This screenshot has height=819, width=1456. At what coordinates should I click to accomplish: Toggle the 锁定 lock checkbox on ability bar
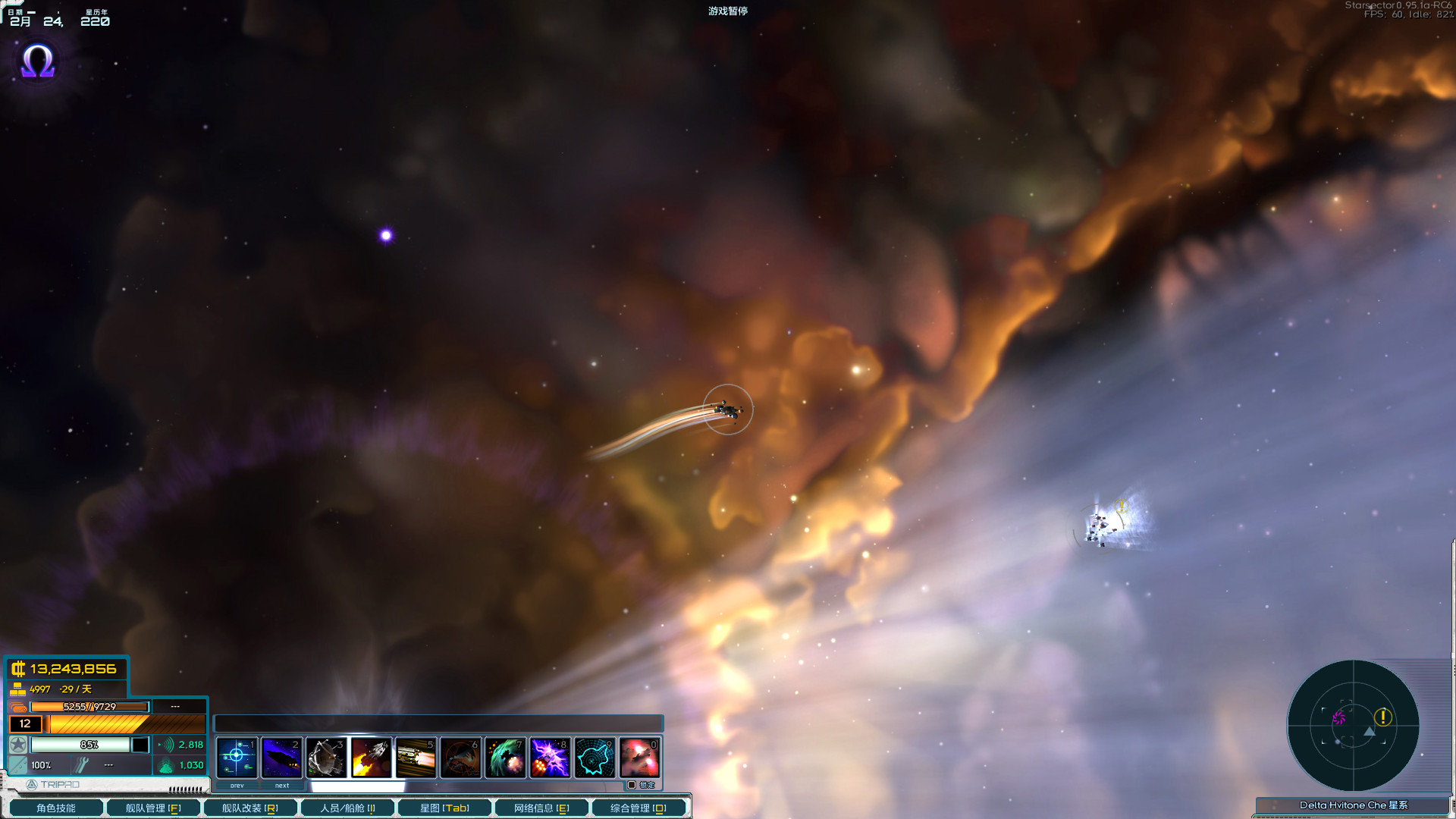(x=632, y=785)
